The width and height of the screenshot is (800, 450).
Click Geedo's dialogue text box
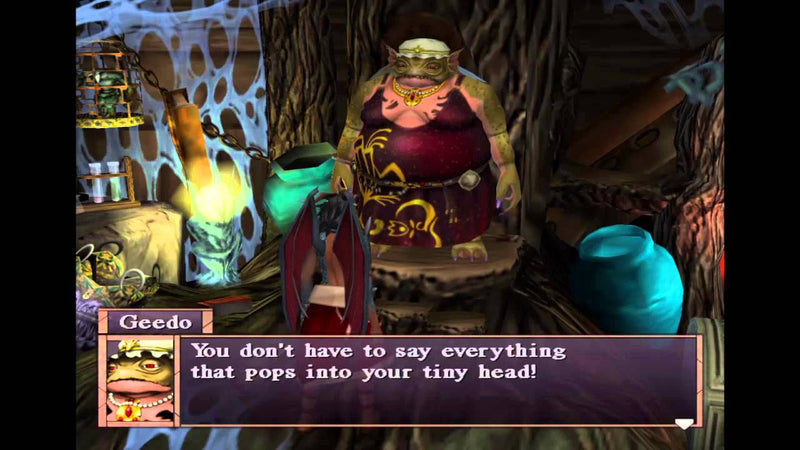(x=438, y=380)
